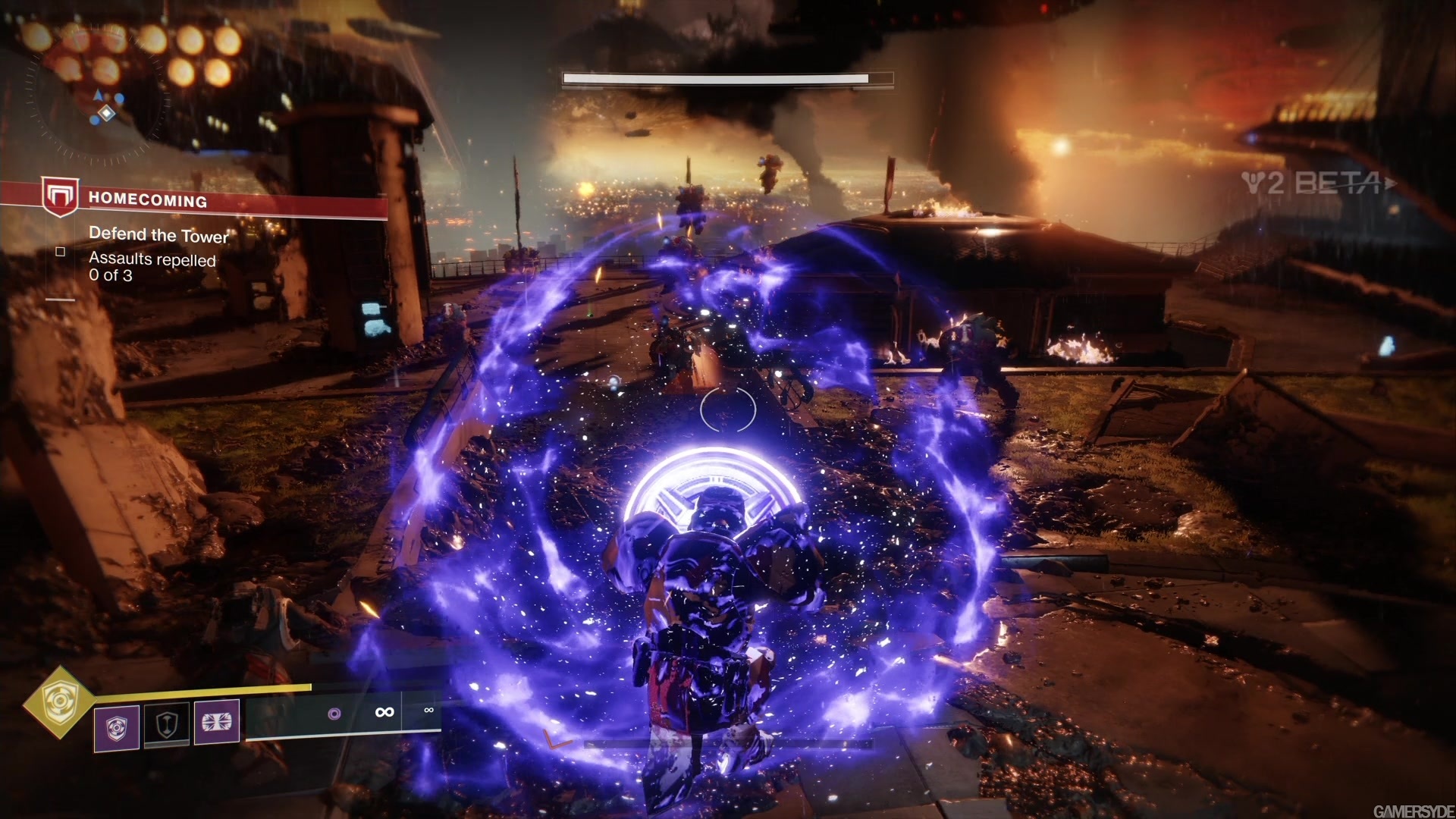Select the barrier melee ability icon
The image size is (1456, 819).
click(167, 725)
